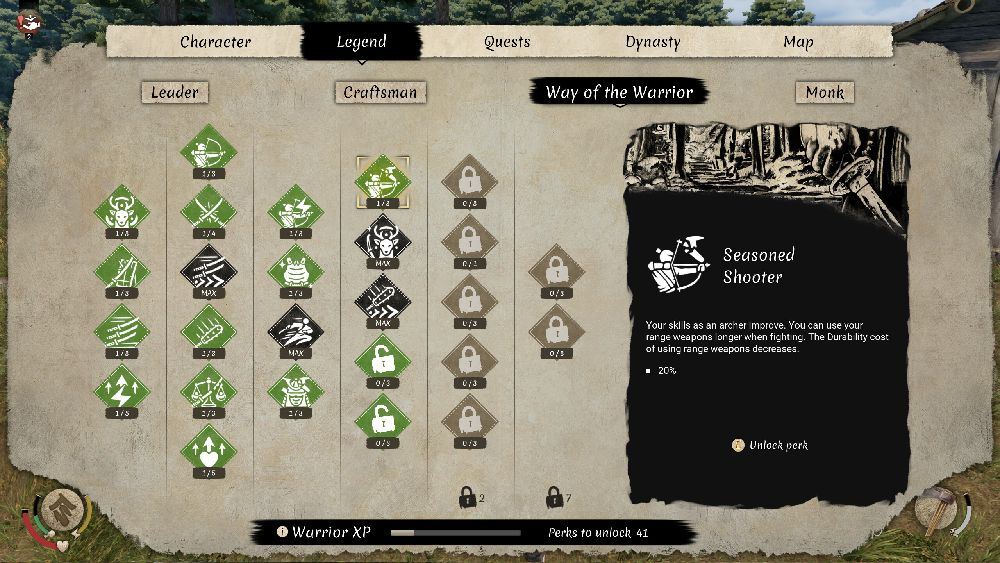Unlock the Seasoned Shooter perk

771,445
